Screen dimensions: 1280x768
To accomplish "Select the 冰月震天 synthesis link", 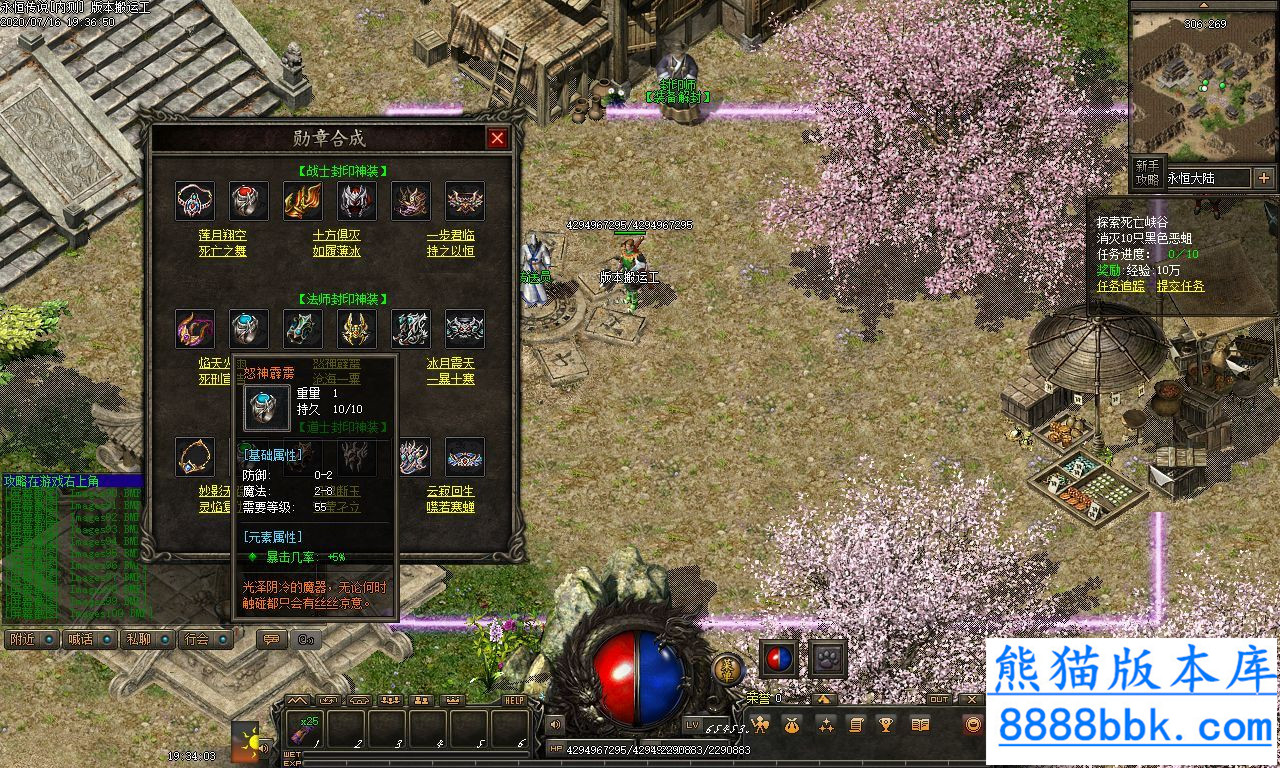I will (x=450, y=363).
